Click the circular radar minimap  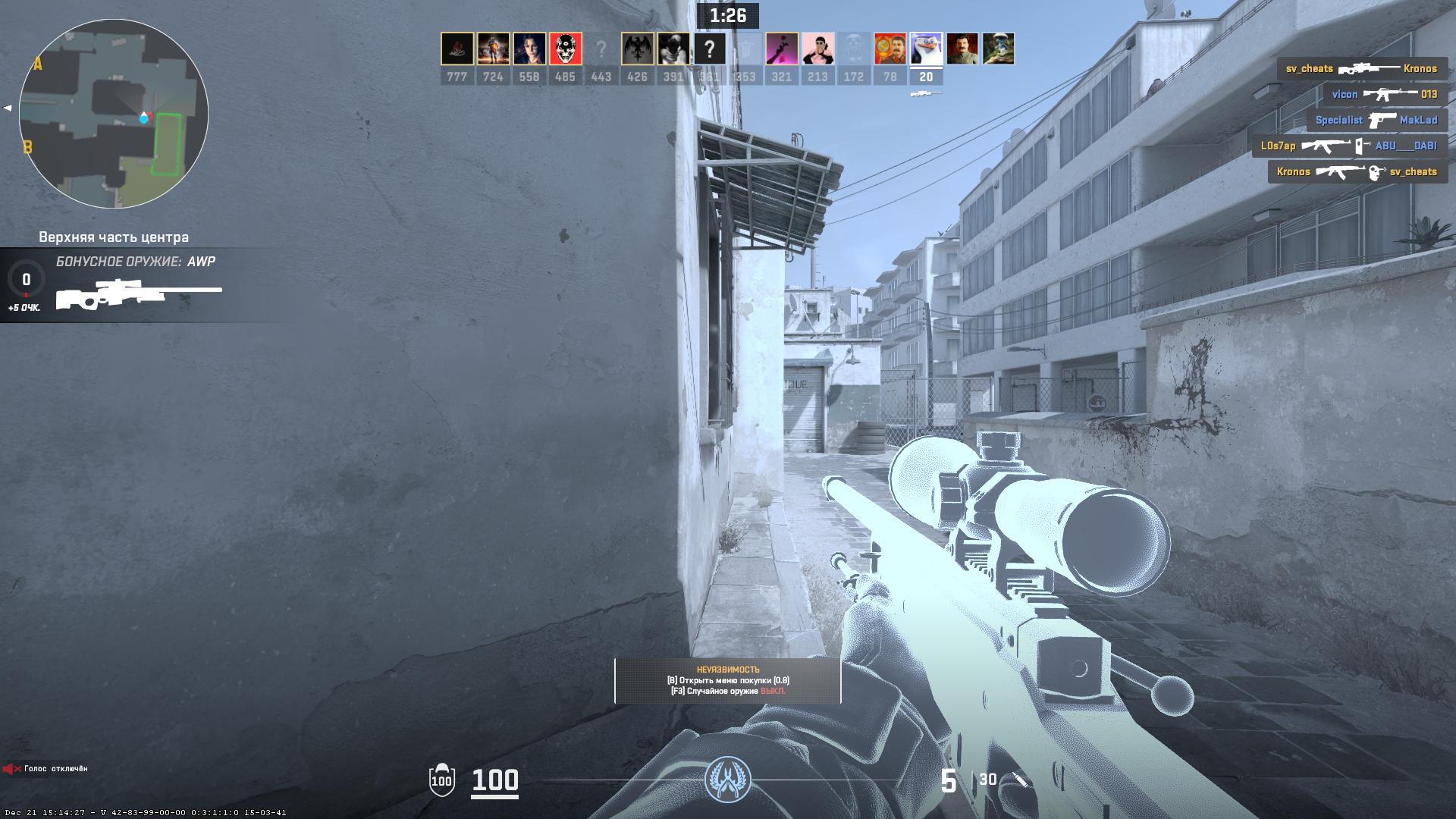coord(114,114)
